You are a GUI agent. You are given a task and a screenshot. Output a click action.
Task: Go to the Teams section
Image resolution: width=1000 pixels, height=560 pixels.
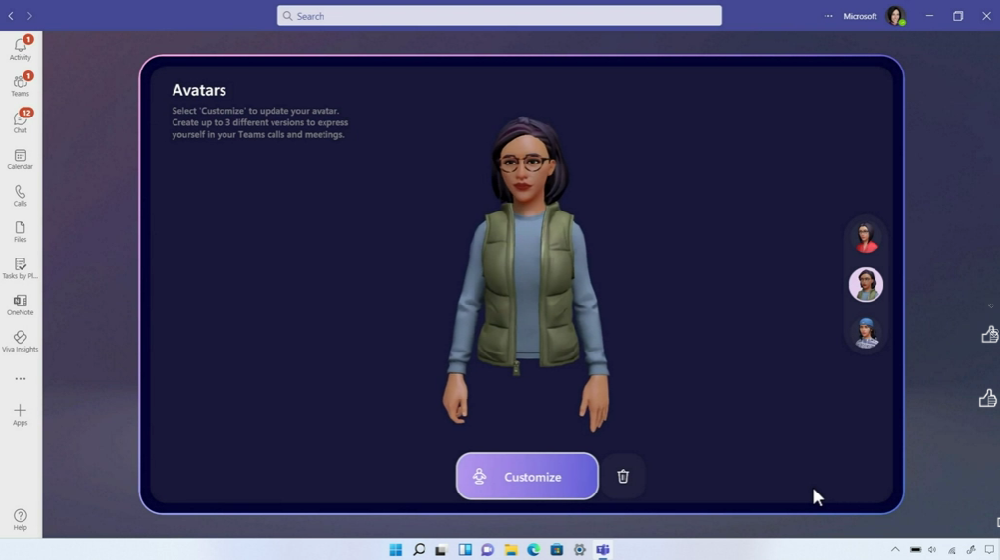click(20, 85)
